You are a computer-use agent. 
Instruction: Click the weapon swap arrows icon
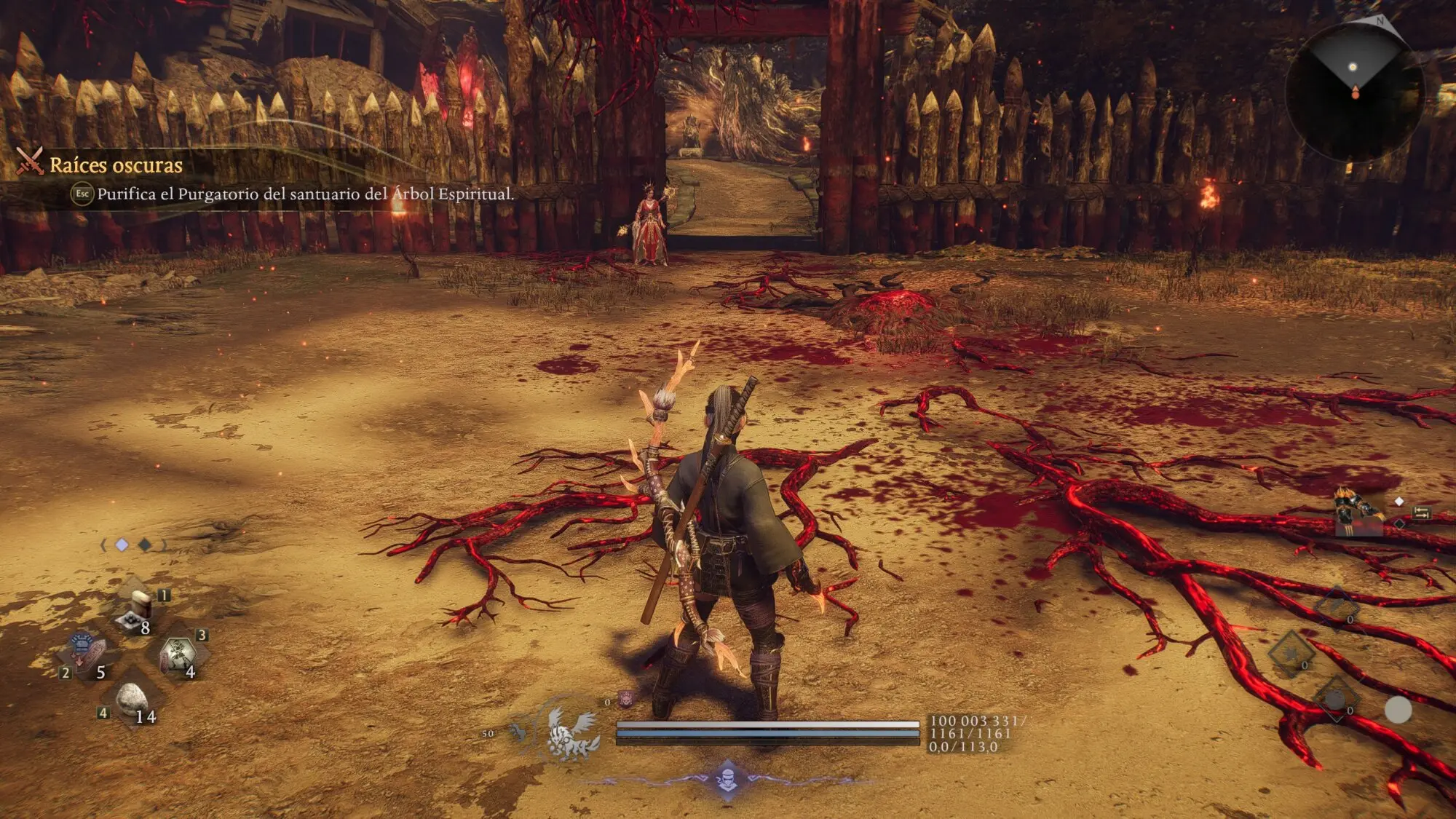click(1422, 513)
